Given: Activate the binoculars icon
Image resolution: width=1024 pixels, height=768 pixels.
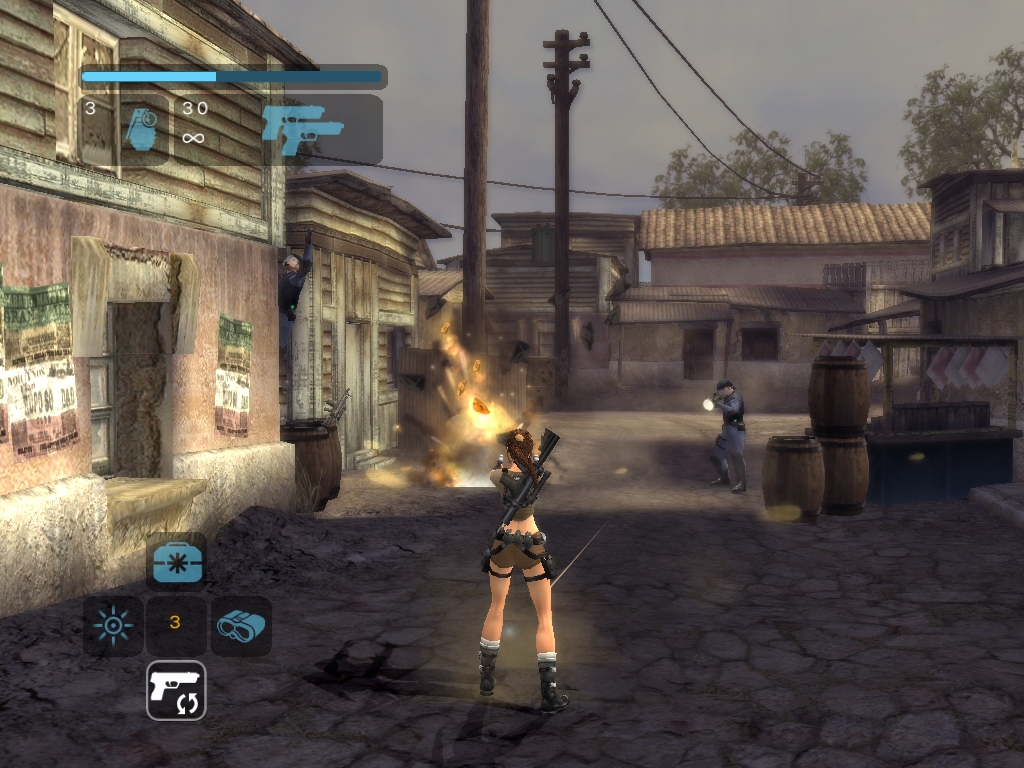Looking at the screenshot, I should [x=241, y=626].
